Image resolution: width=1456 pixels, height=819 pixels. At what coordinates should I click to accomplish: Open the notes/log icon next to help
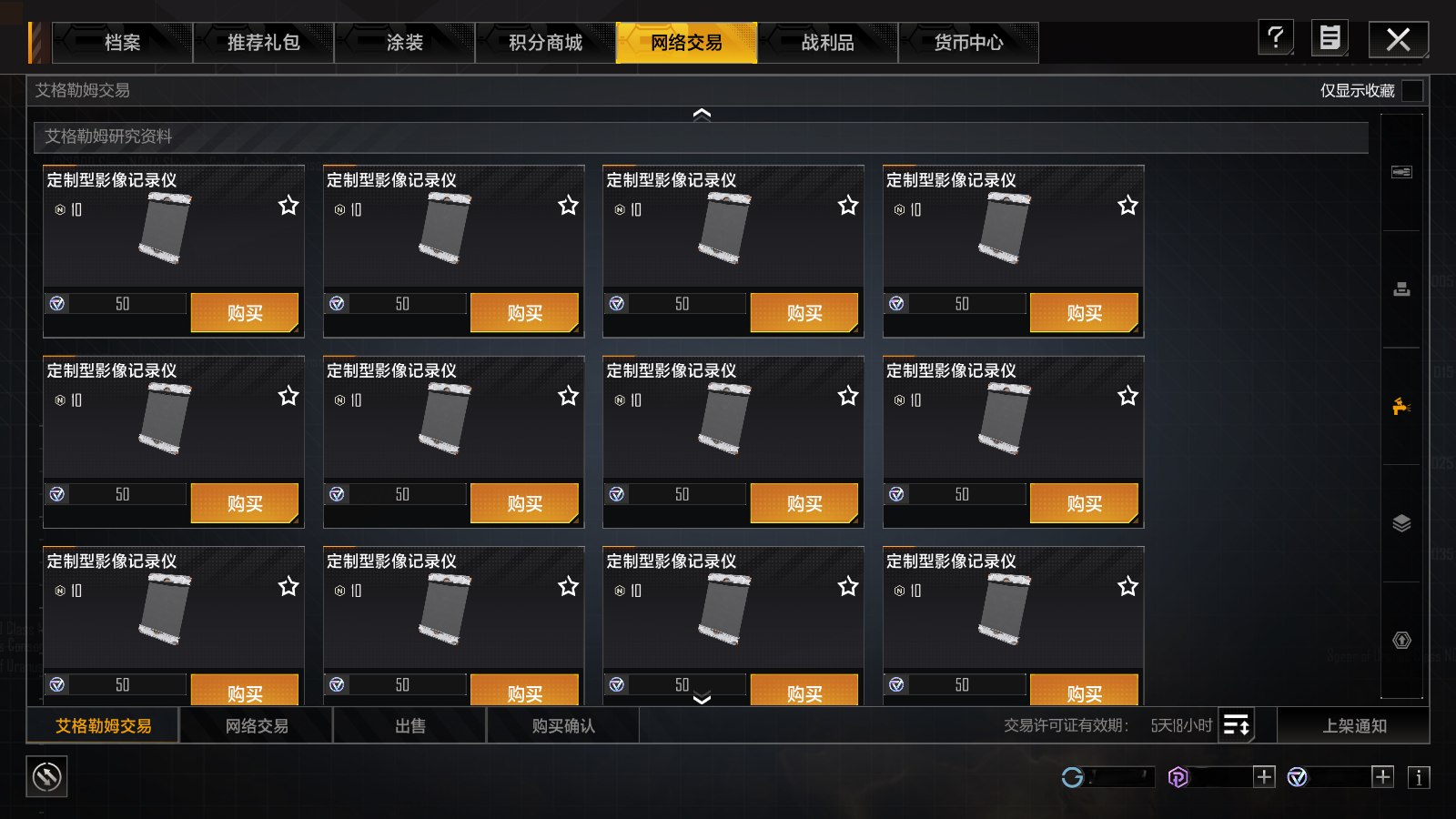pyautogui.click(x=1330, y=38)
